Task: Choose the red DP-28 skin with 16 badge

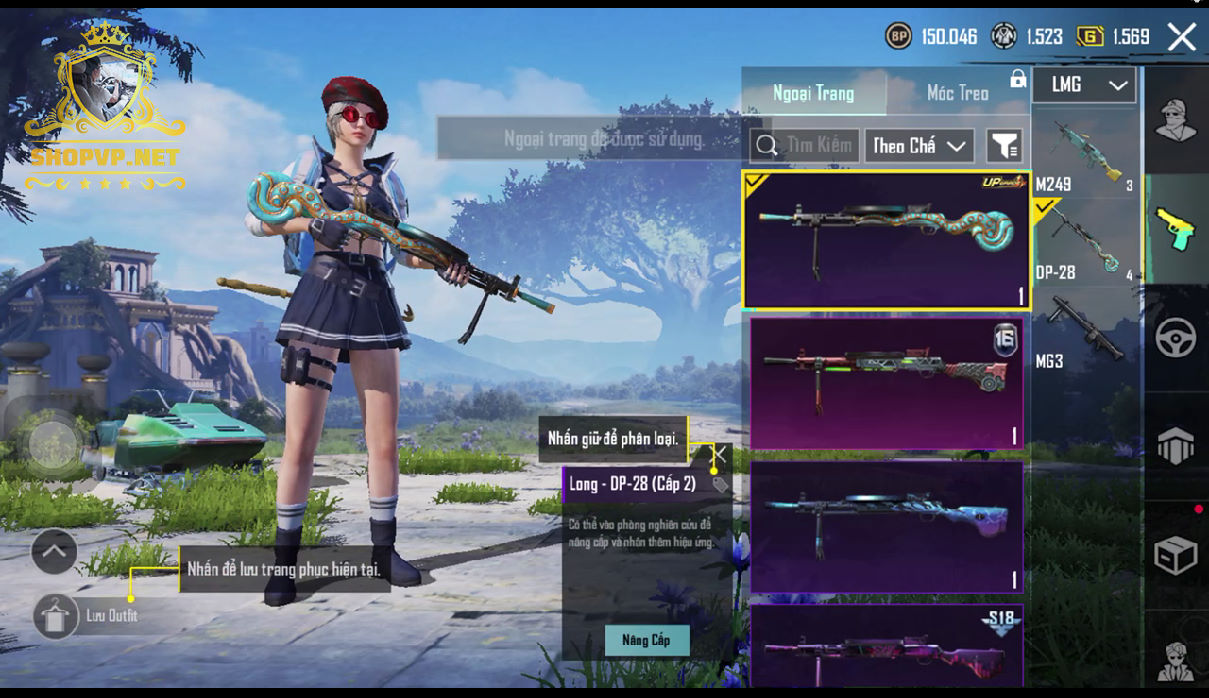Action: pyautogui.click(x=886, y=383)
